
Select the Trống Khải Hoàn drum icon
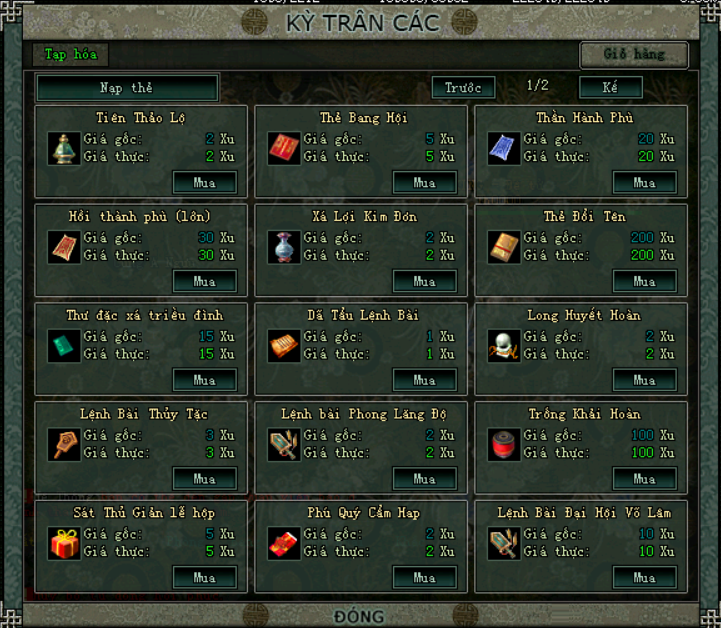pos(504,444)
